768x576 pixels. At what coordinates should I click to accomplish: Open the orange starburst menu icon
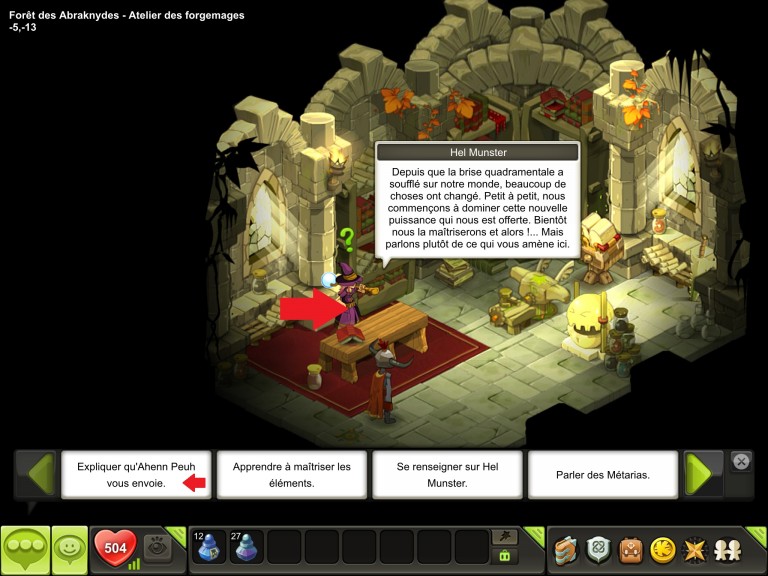tap(693, 549)
